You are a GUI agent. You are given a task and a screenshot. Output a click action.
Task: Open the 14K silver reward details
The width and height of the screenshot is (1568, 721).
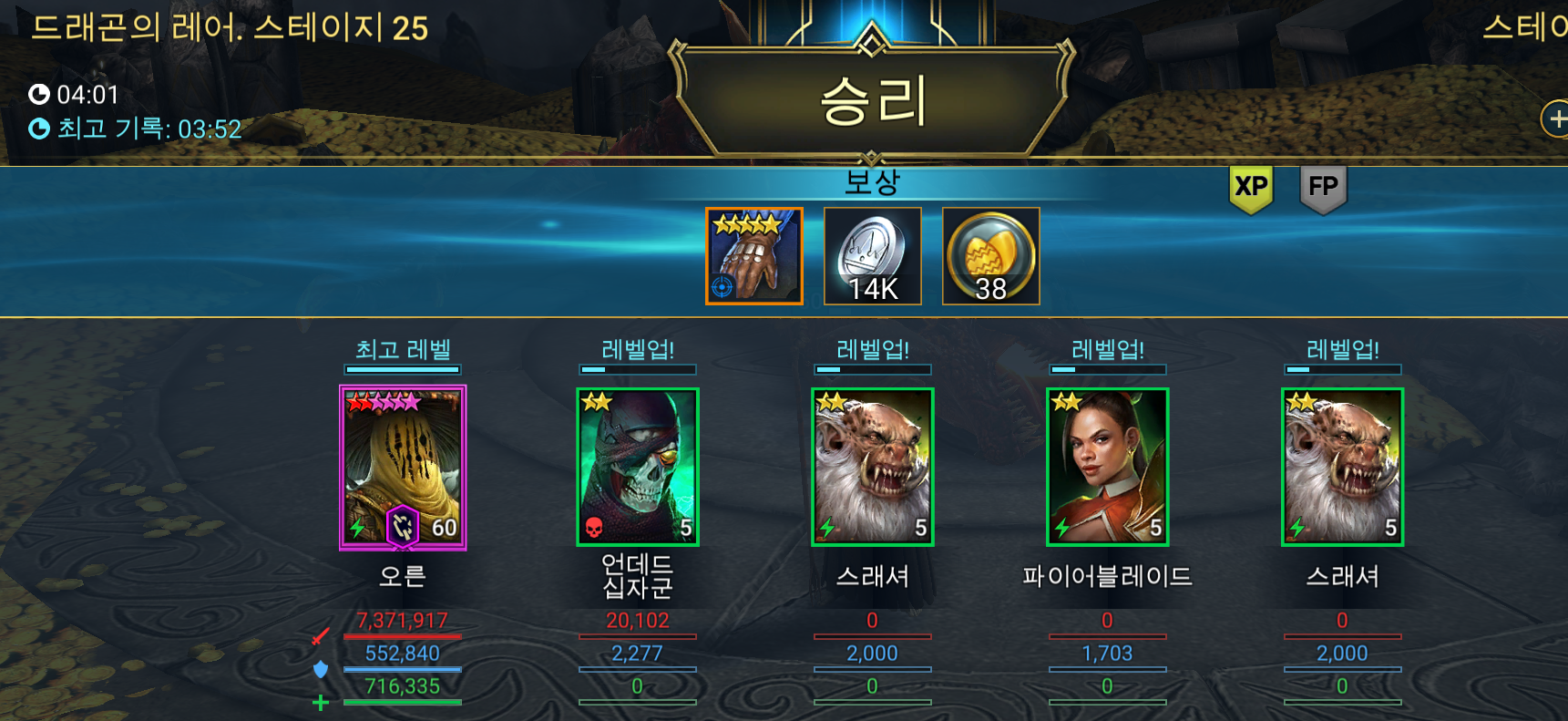pos(872,256)
